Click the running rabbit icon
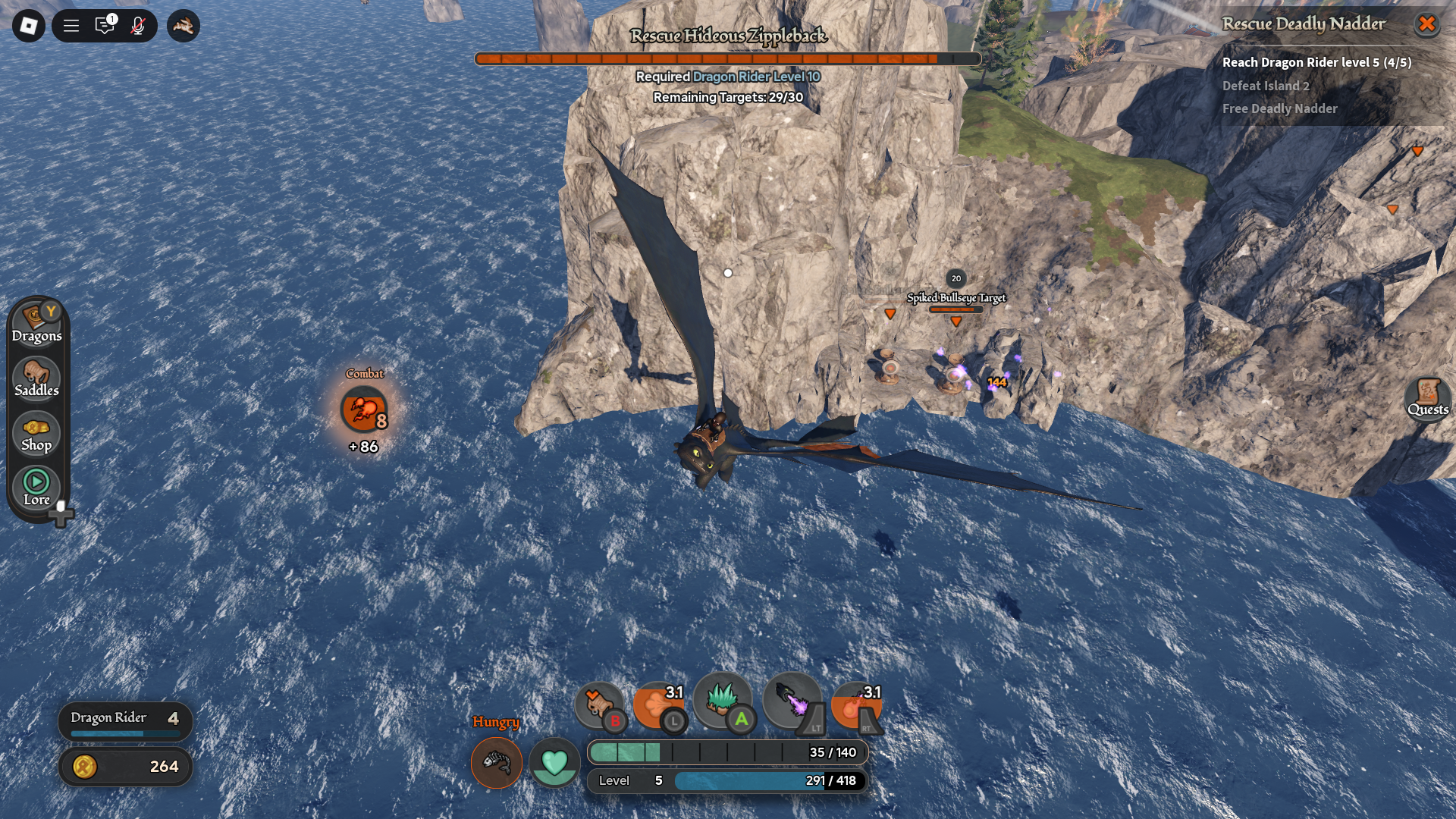 184,26
